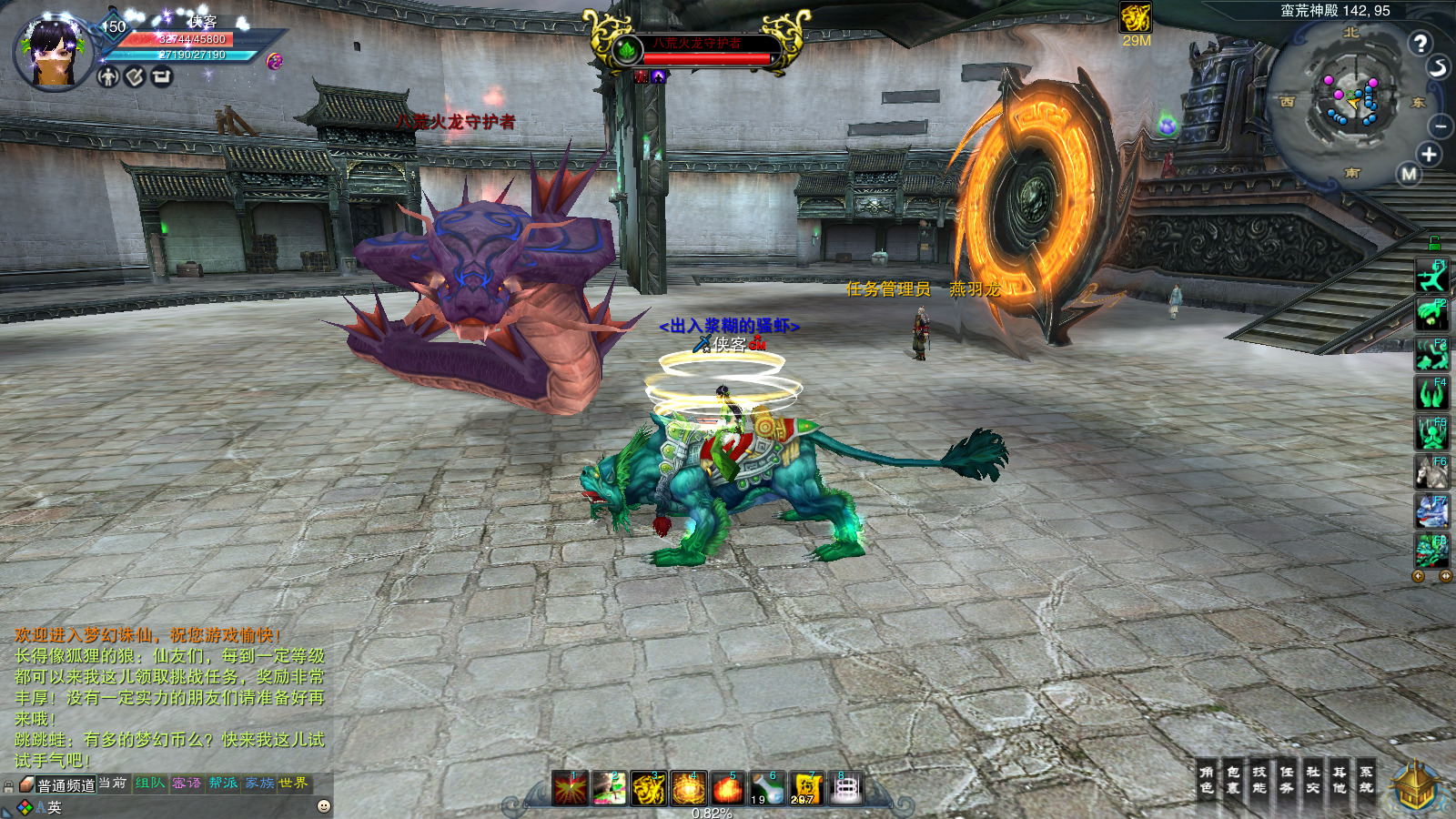Open the chat emoji smiley picker

point(323,806)
